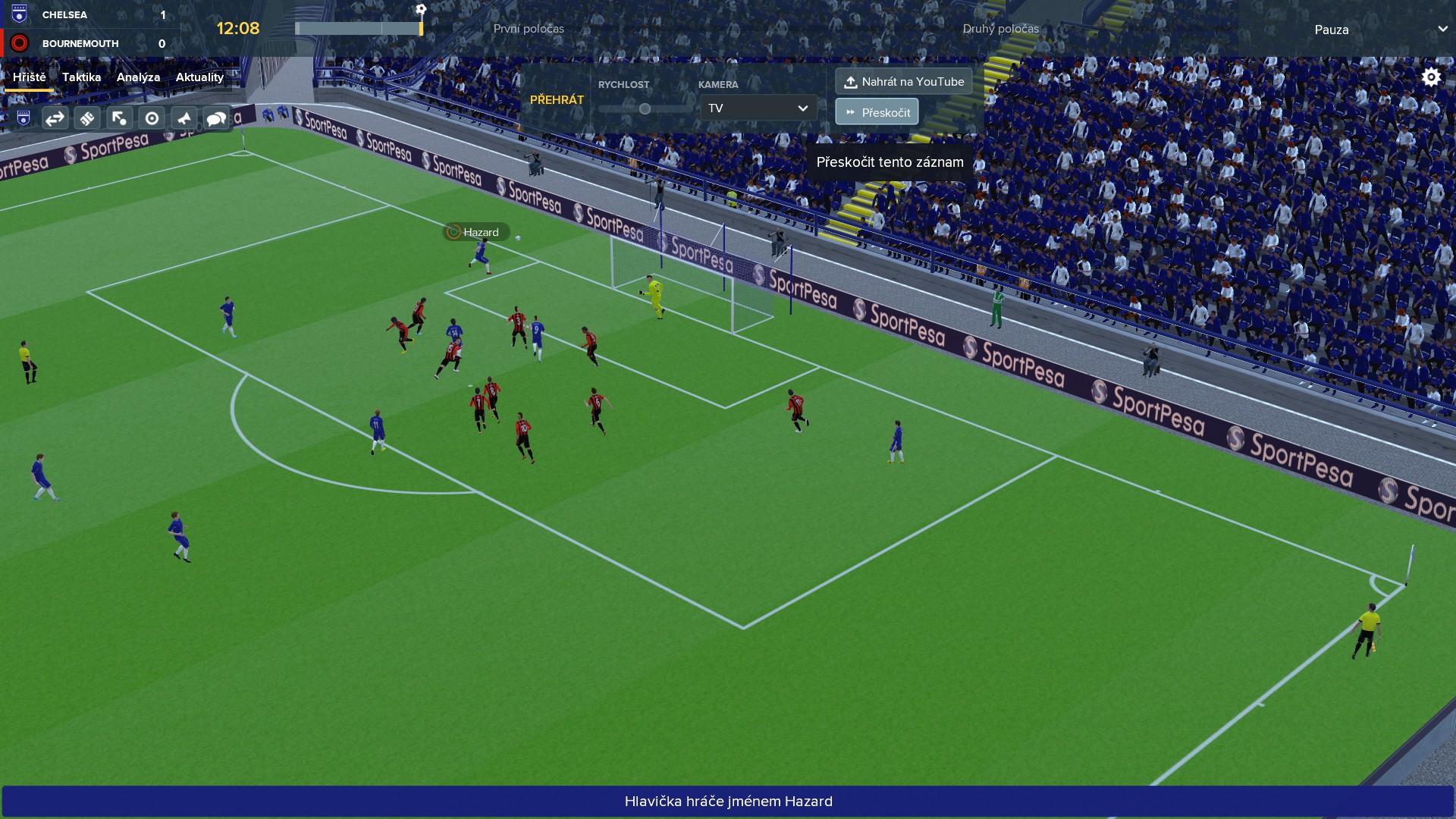Open match settings with the gear icon
The image size is (1456, 819).
click(x=1431, y=77)
